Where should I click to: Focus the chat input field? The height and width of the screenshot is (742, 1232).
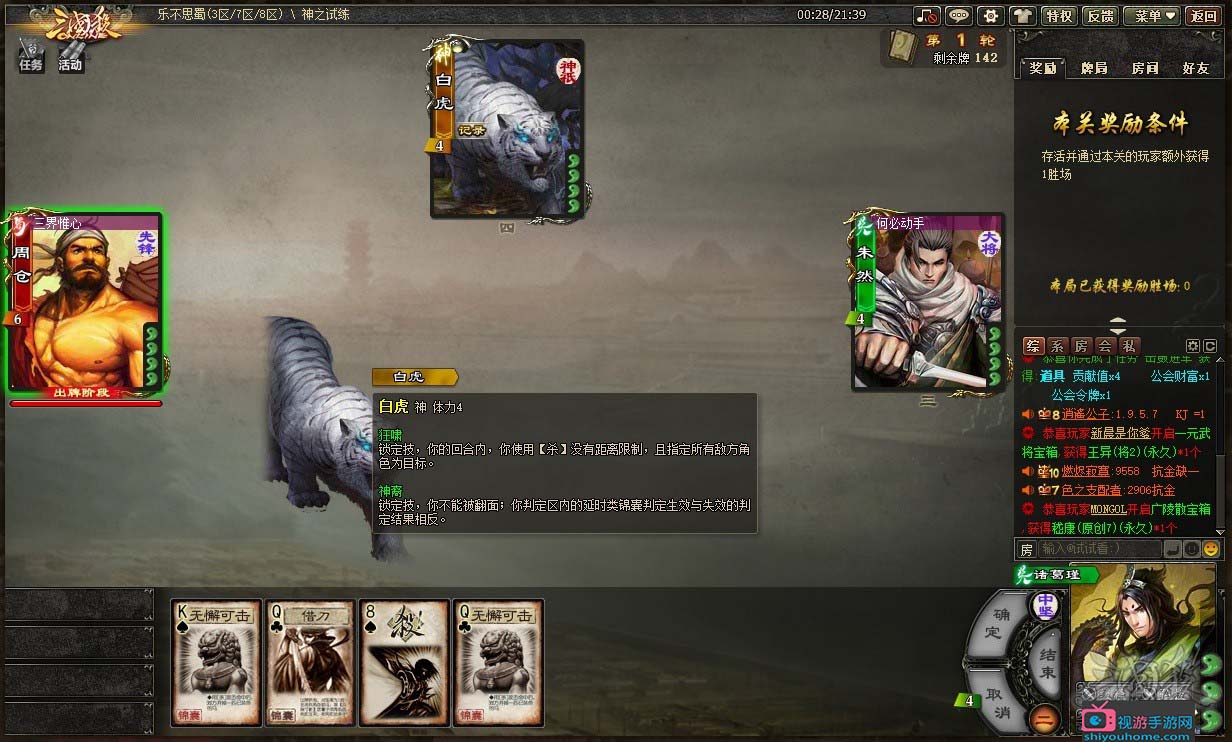1099,549
